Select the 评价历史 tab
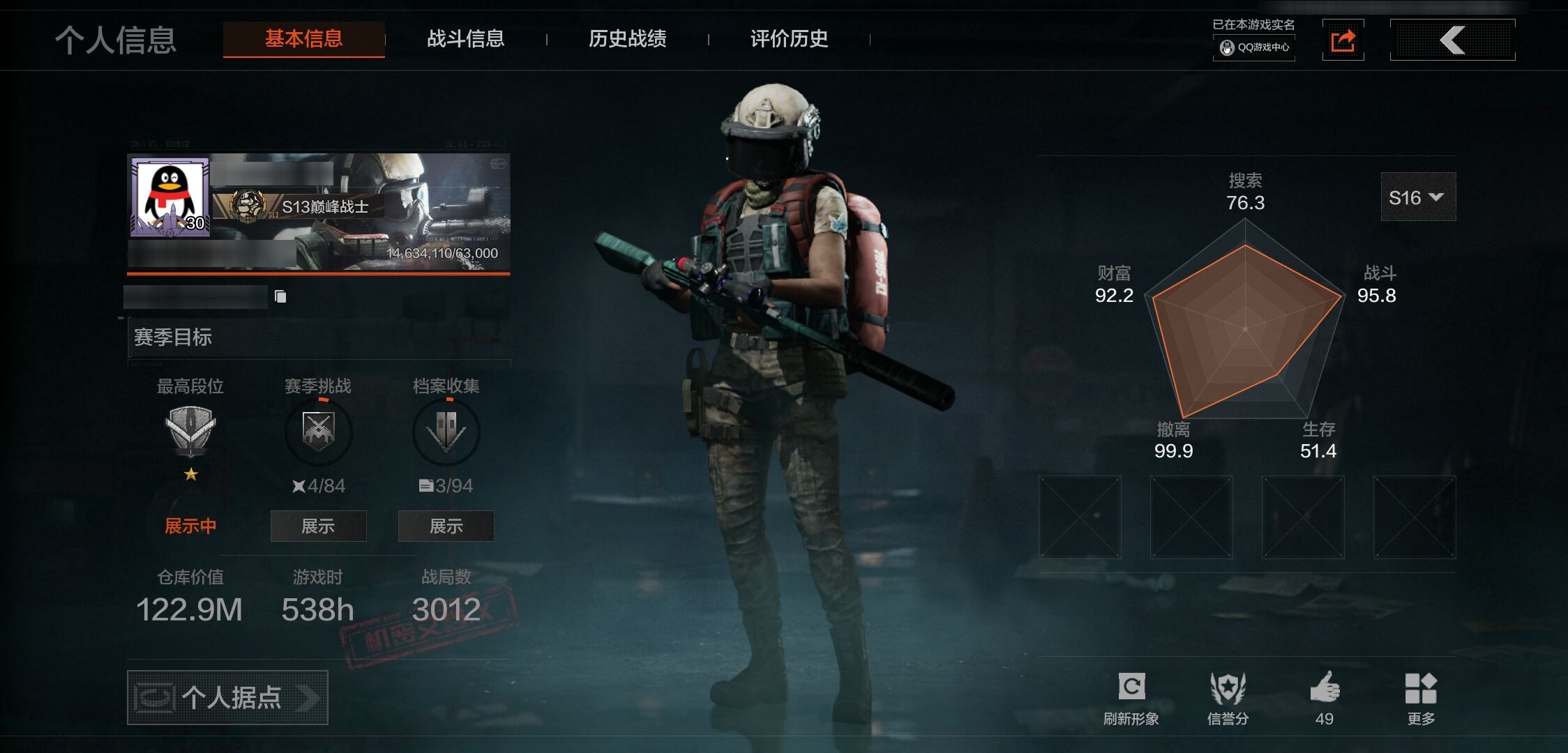 [789, 39]
